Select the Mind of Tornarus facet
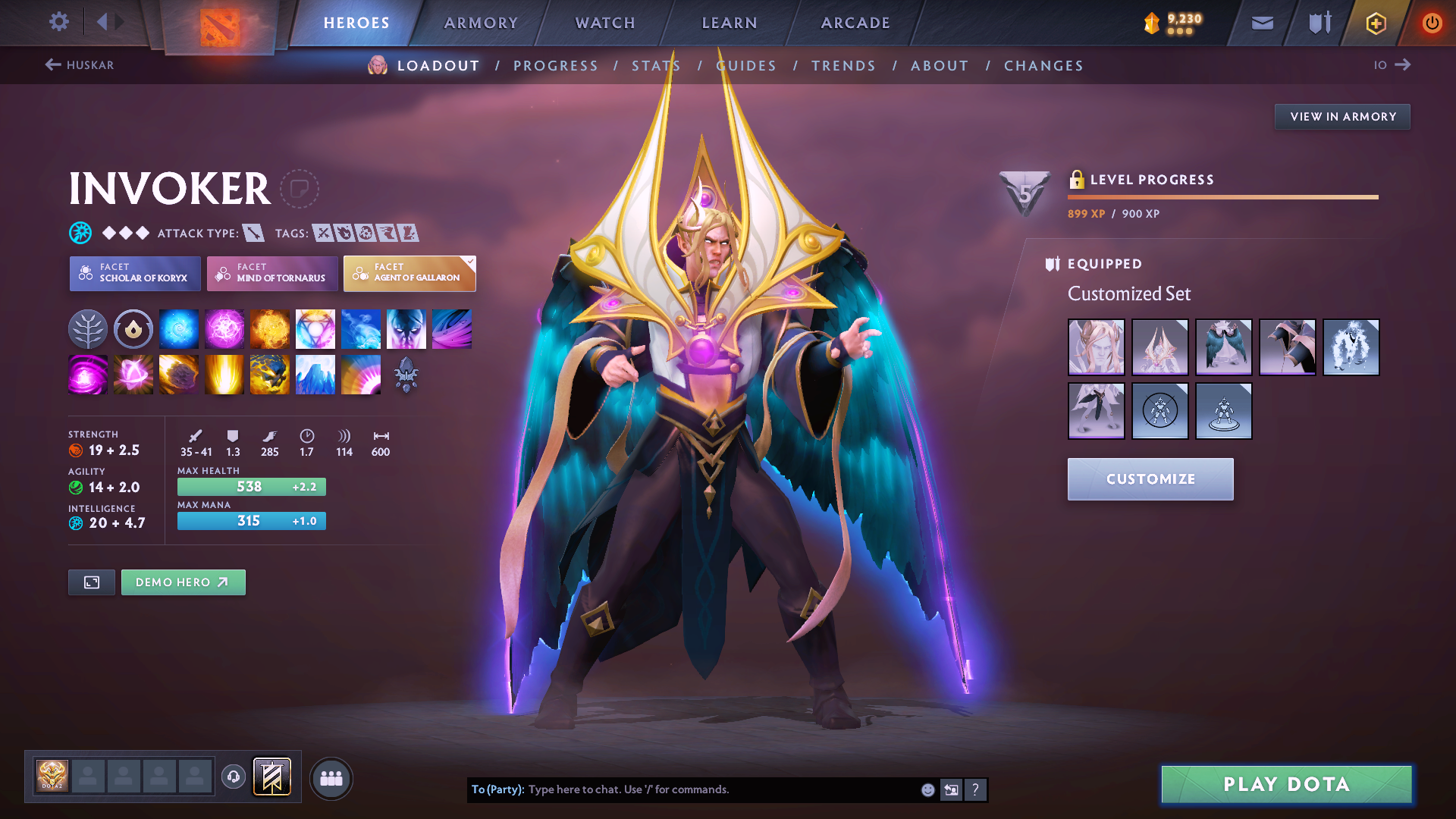 [271, 273]
